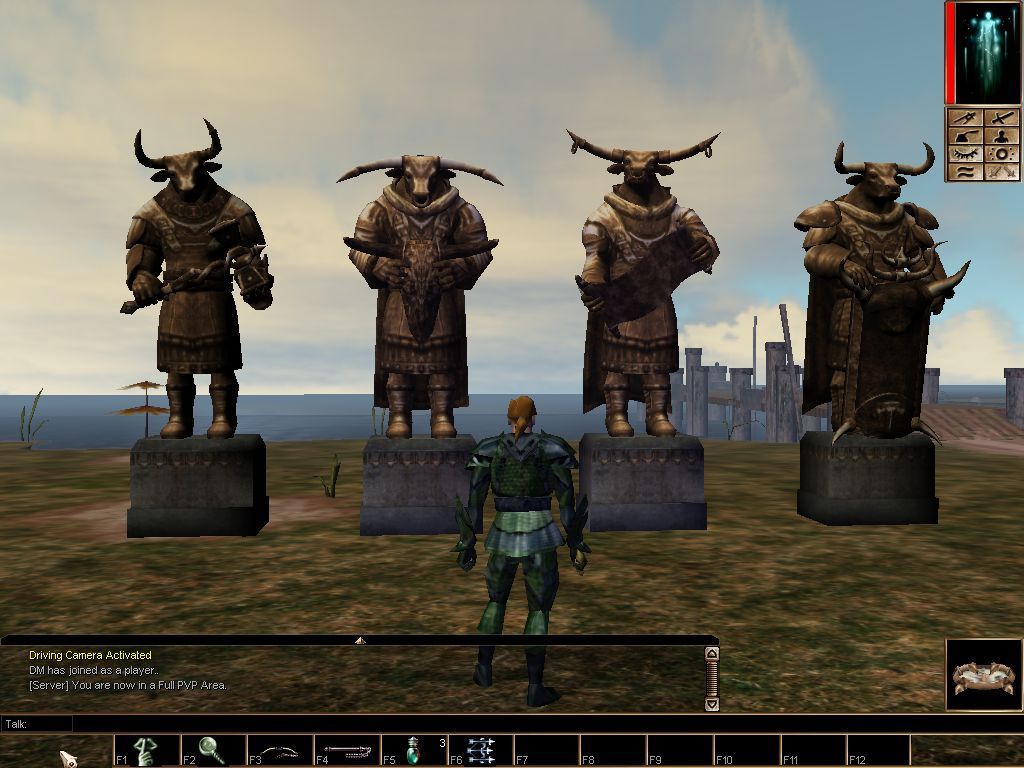Click the Talk chat input field
This screenshot has height=768, width=1024.
(x=390, y=723)
